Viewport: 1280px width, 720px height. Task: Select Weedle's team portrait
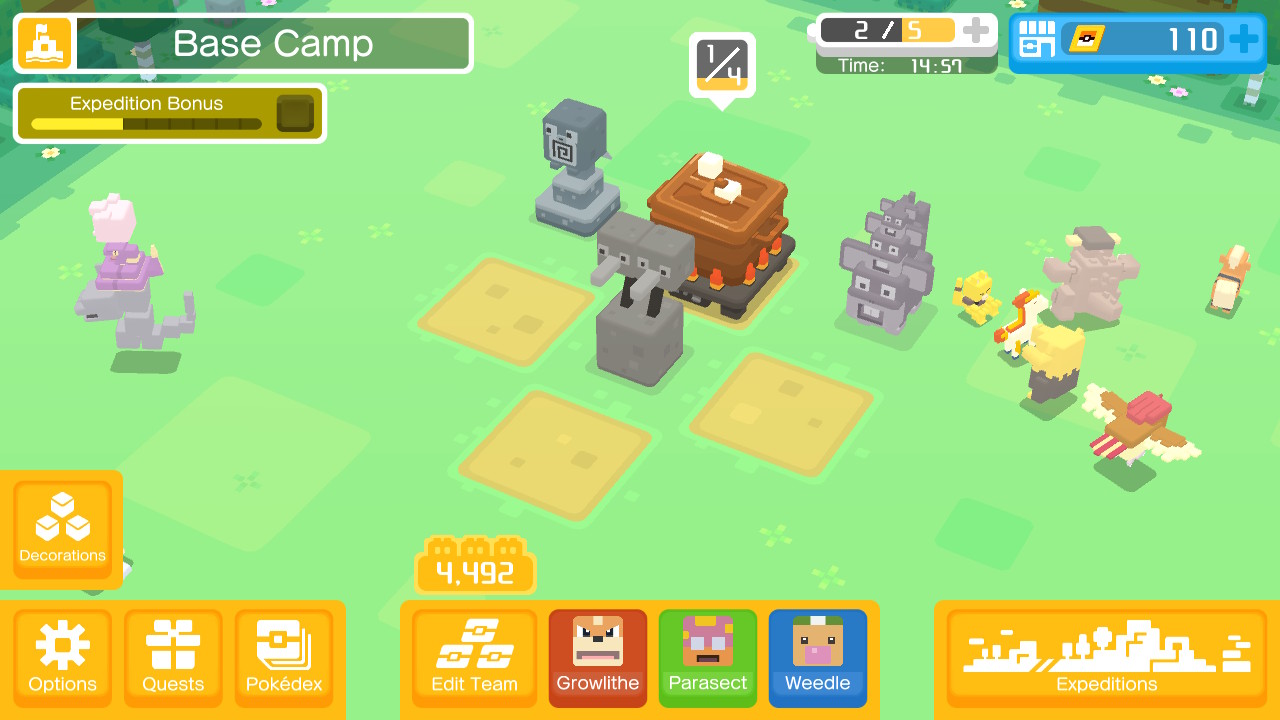tap(817, 657)
